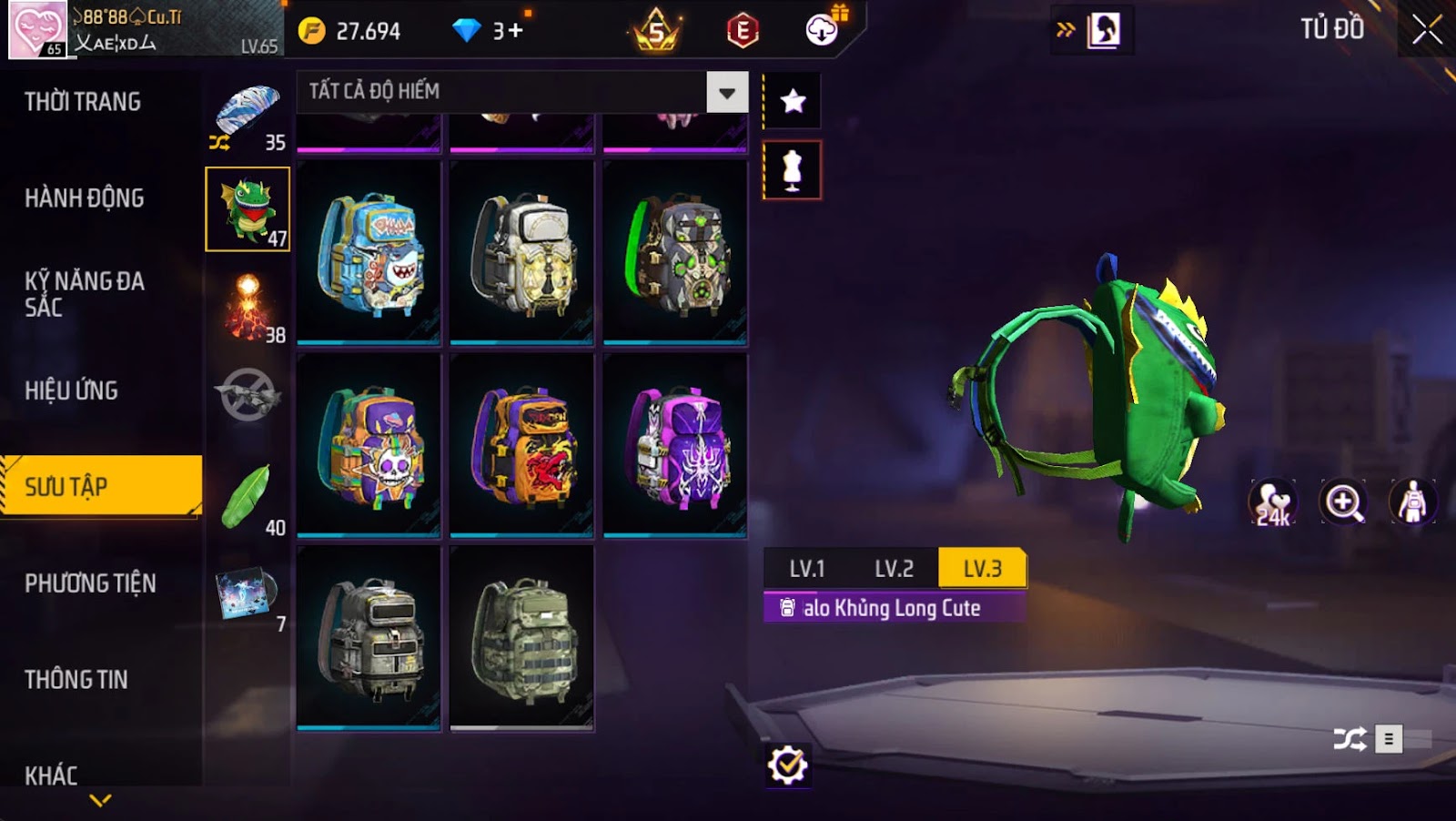Open the Thời Trang category
The image size is (1456, 821).
pyautogui.click(x=83, y=102)
